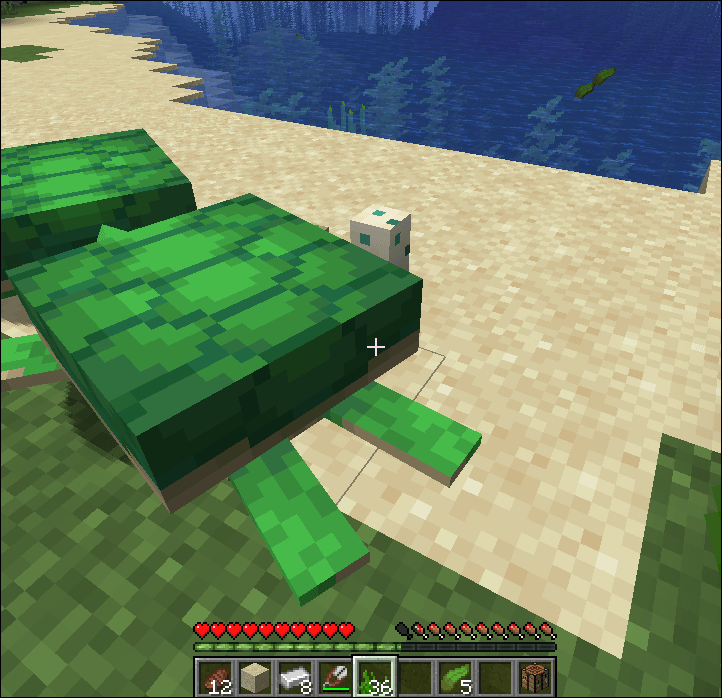Select the seagrass stack of 36
Viewport: 722px width, 698px height.
[374, 676]
